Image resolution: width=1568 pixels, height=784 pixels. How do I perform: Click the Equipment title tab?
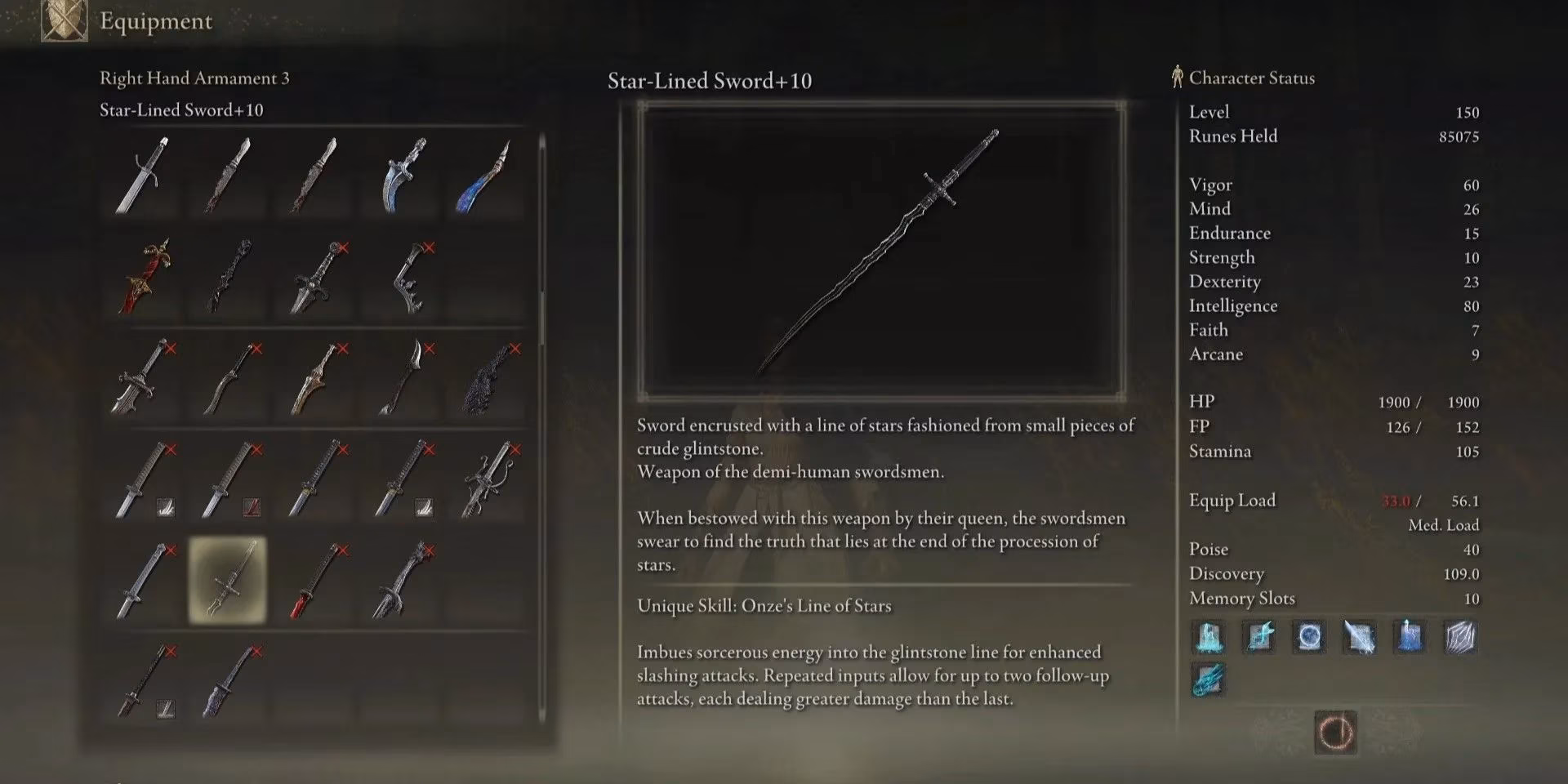click(x=155, y=22)
